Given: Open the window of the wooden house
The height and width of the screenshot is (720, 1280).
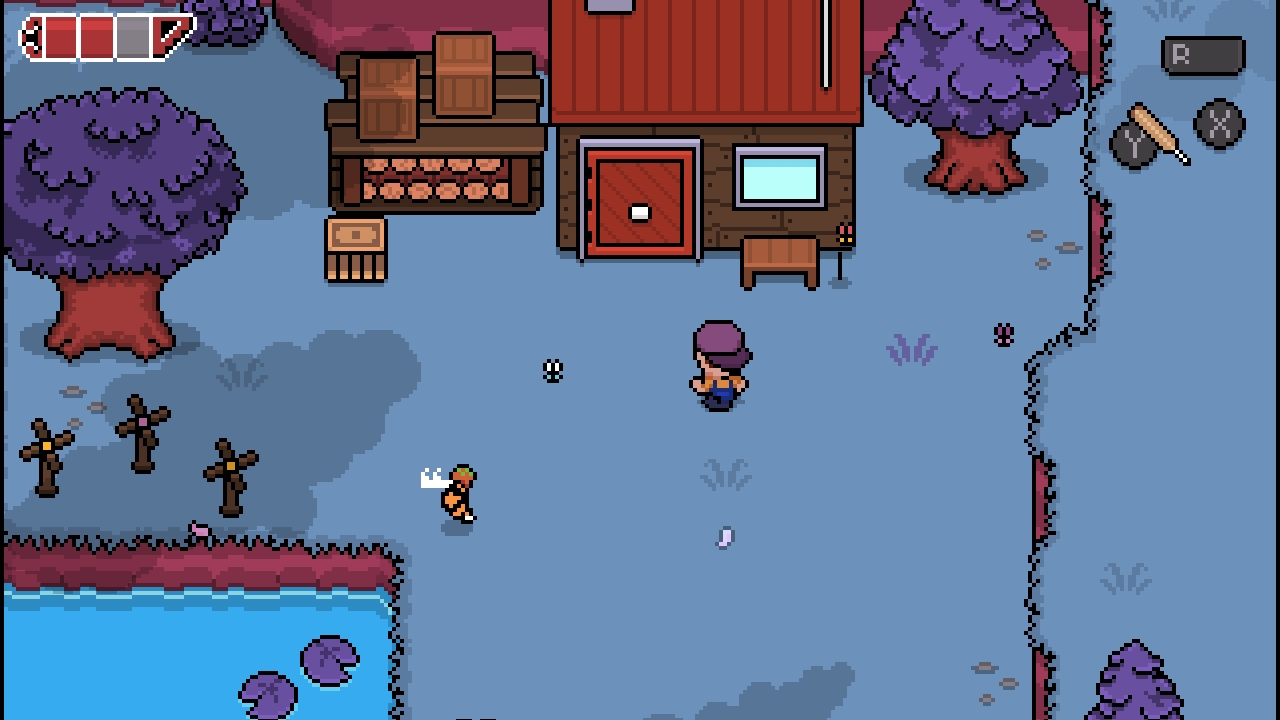Looking at the screenshot, I should tap(778, 175).
